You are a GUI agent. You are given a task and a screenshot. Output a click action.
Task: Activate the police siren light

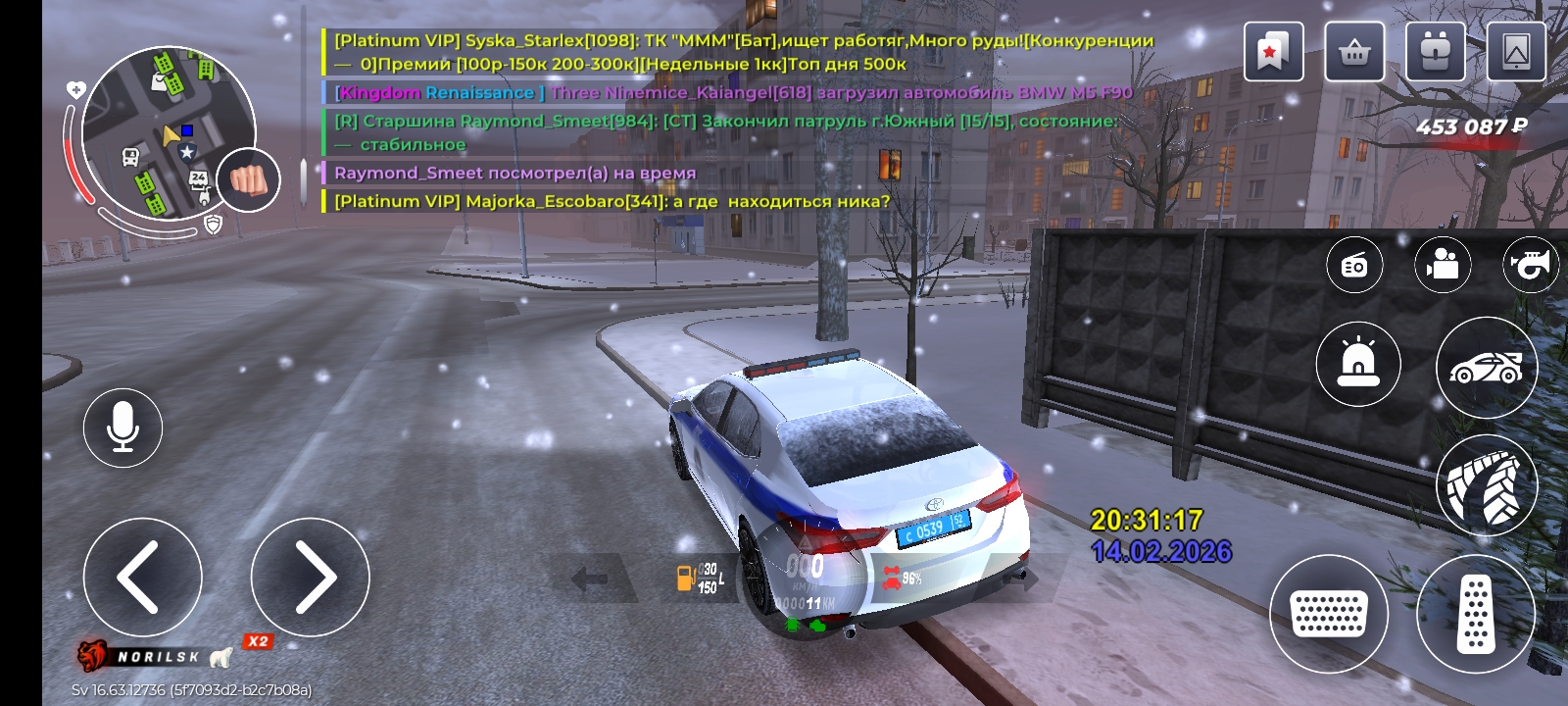pos(1357,364)
